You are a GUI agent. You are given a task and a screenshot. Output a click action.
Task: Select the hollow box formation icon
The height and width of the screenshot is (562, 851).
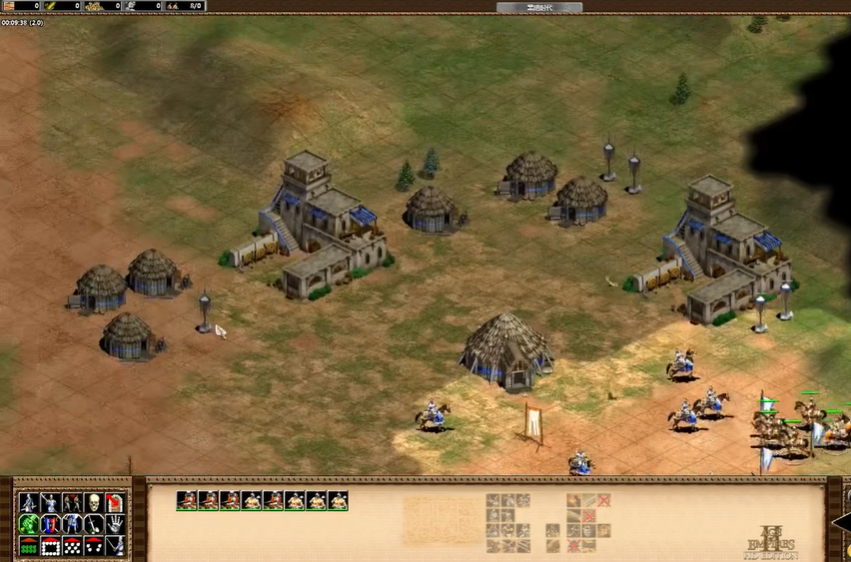tap(50, 547)
